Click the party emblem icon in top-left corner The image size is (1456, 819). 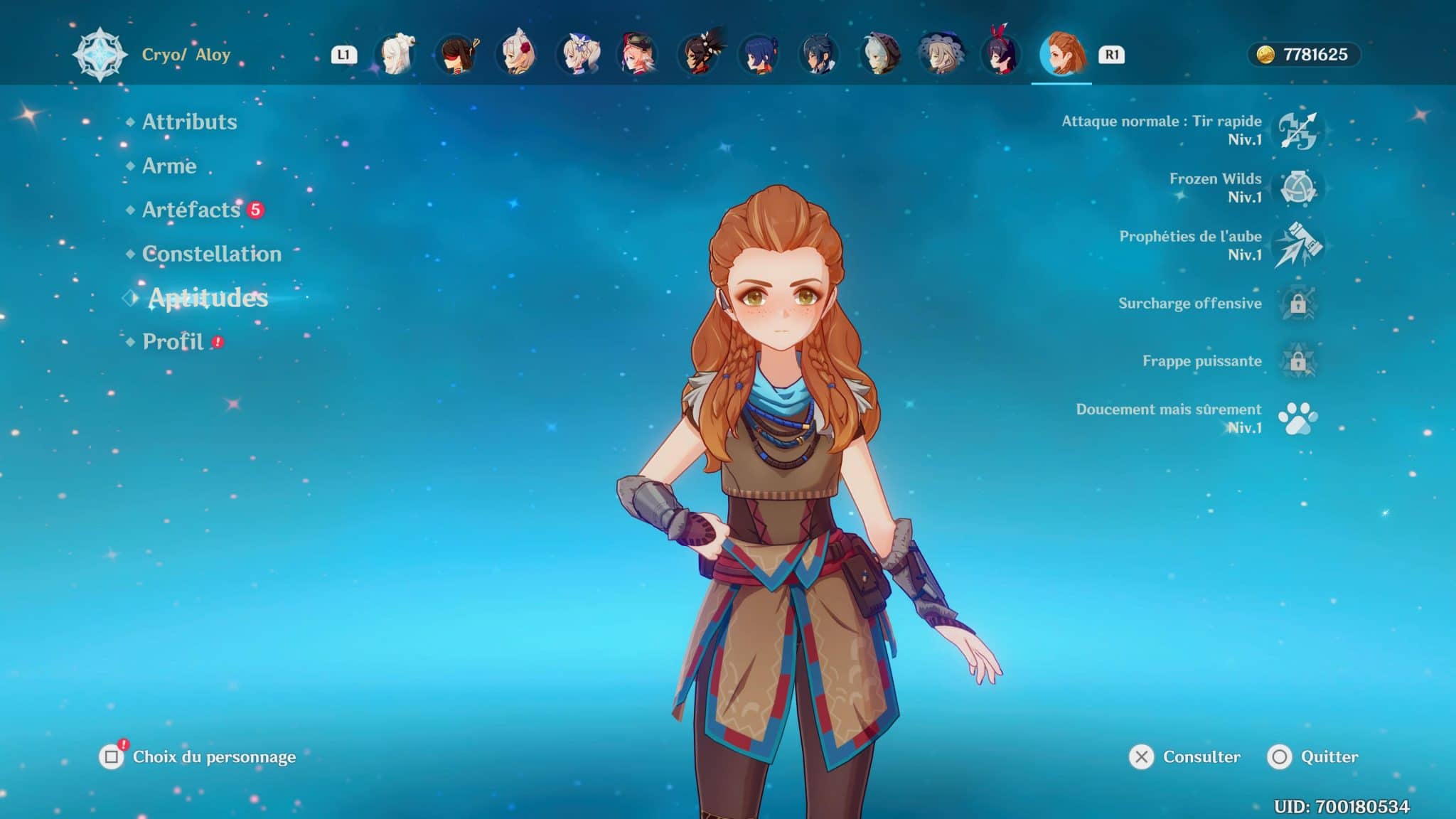pyautogui.click(x=100, y=53)
